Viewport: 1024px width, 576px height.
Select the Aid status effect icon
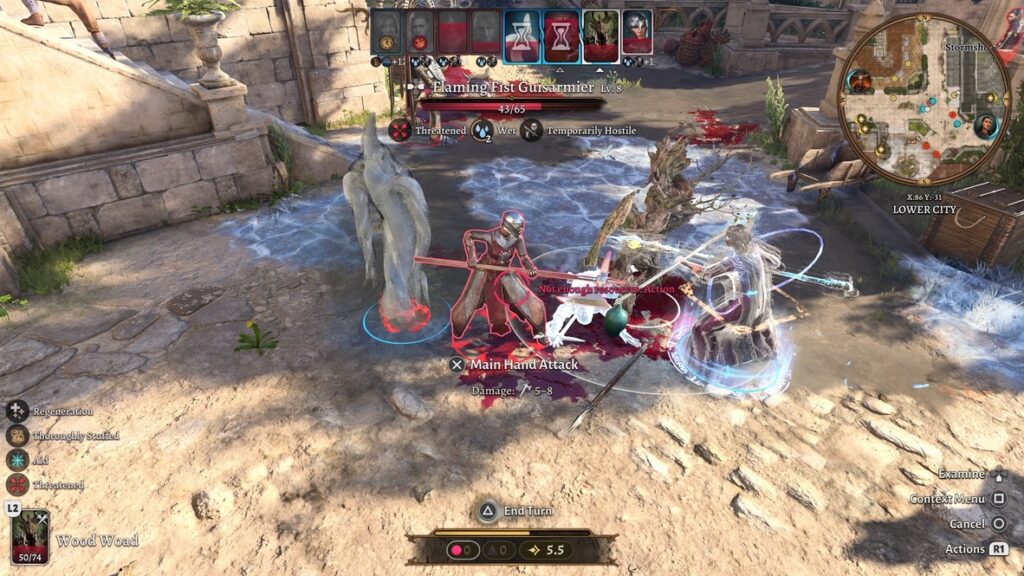click(17, 460)
